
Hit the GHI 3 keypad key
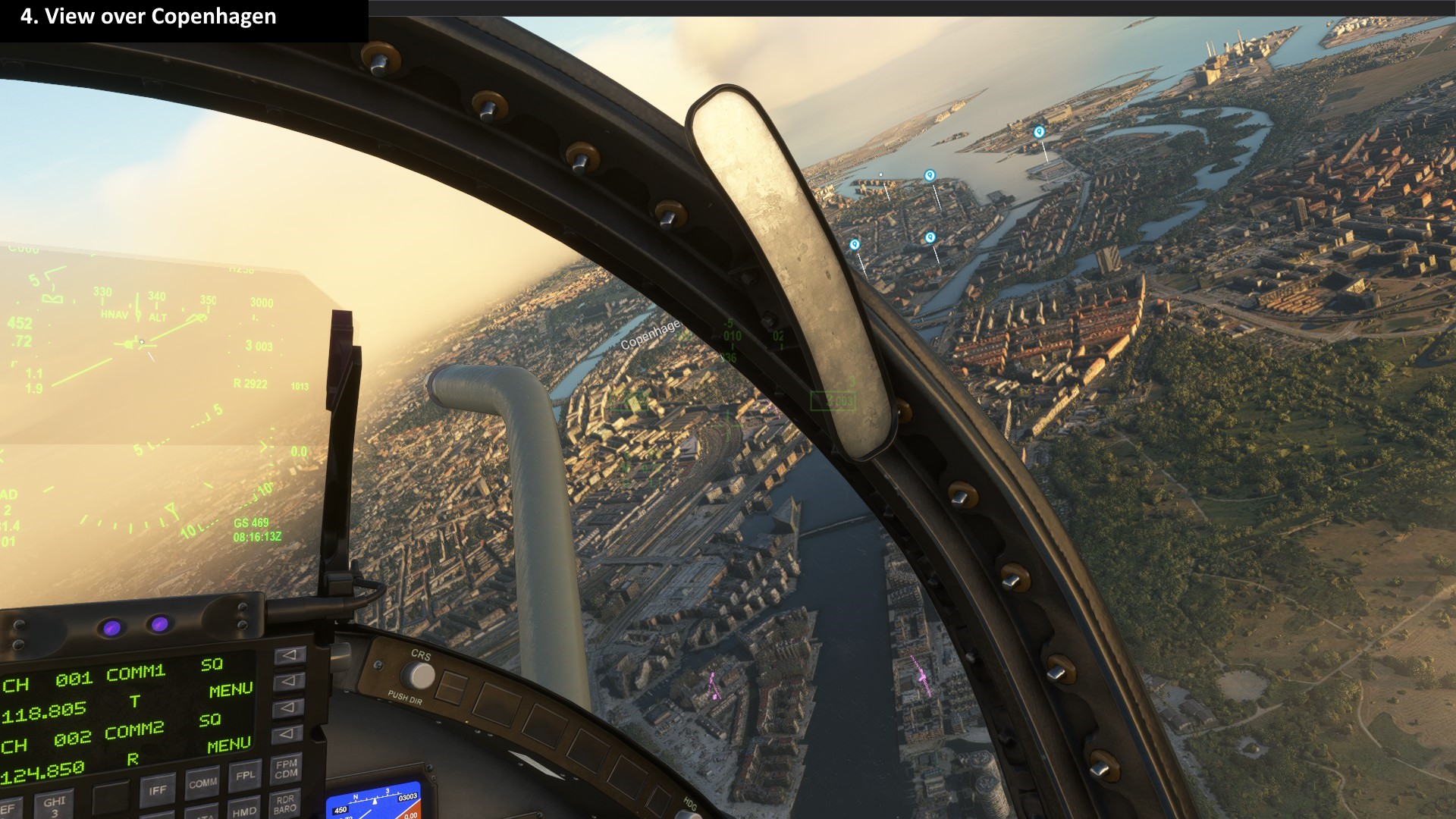[55, 805]
